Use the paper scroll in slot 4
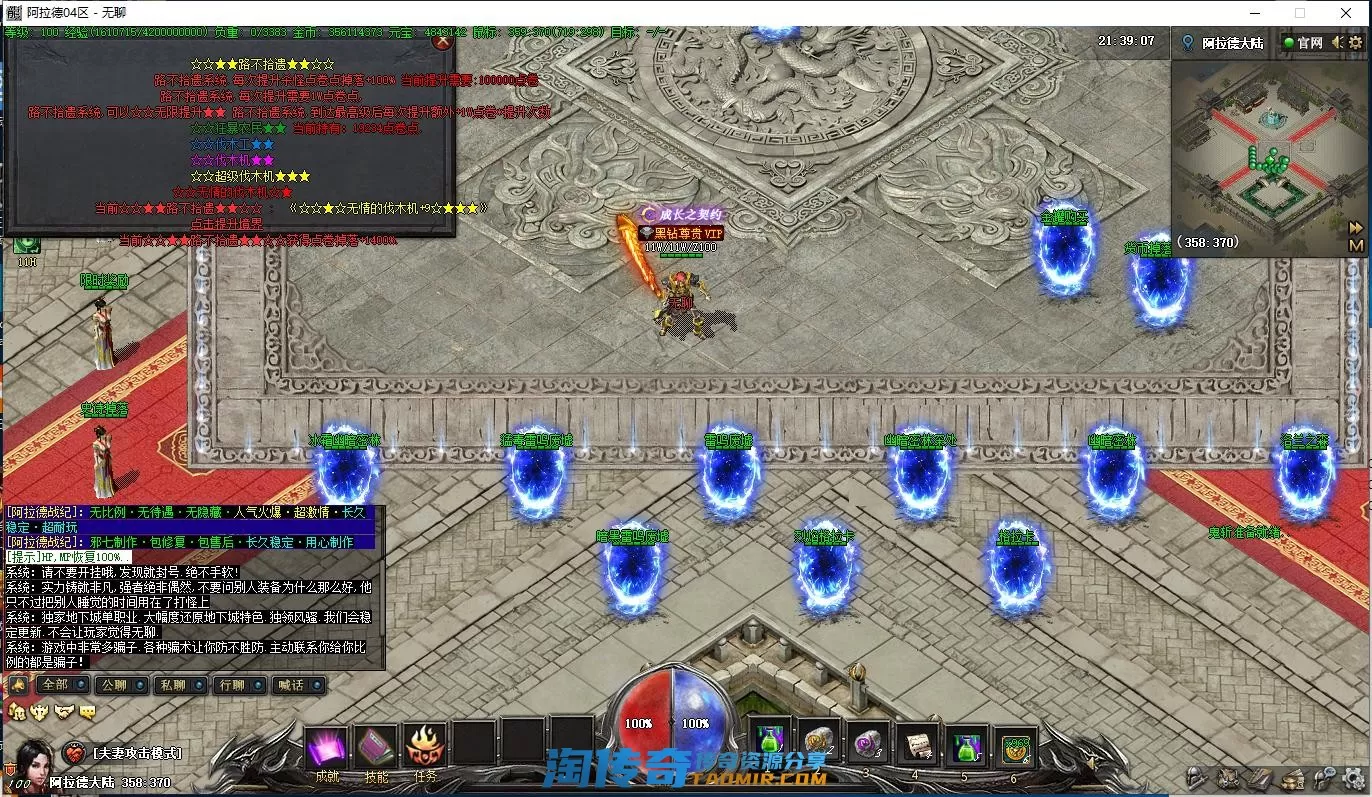This screenshot has height=797, width=1372. point(916,744)
